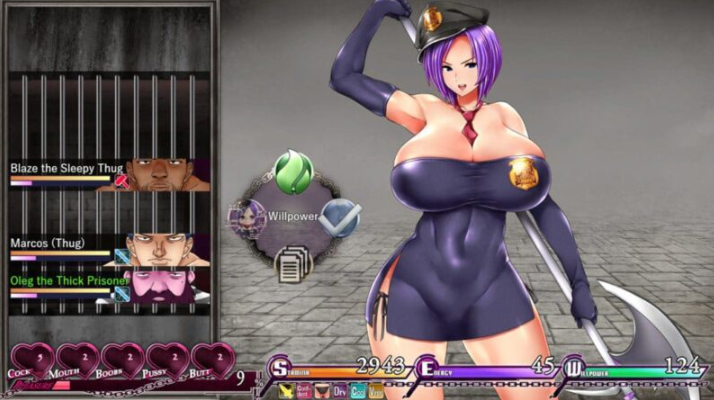Select the purple-haired character portrait command
The height and width of the screenshot is (400, 714).
pyautogui.click(x=246, y=217)
